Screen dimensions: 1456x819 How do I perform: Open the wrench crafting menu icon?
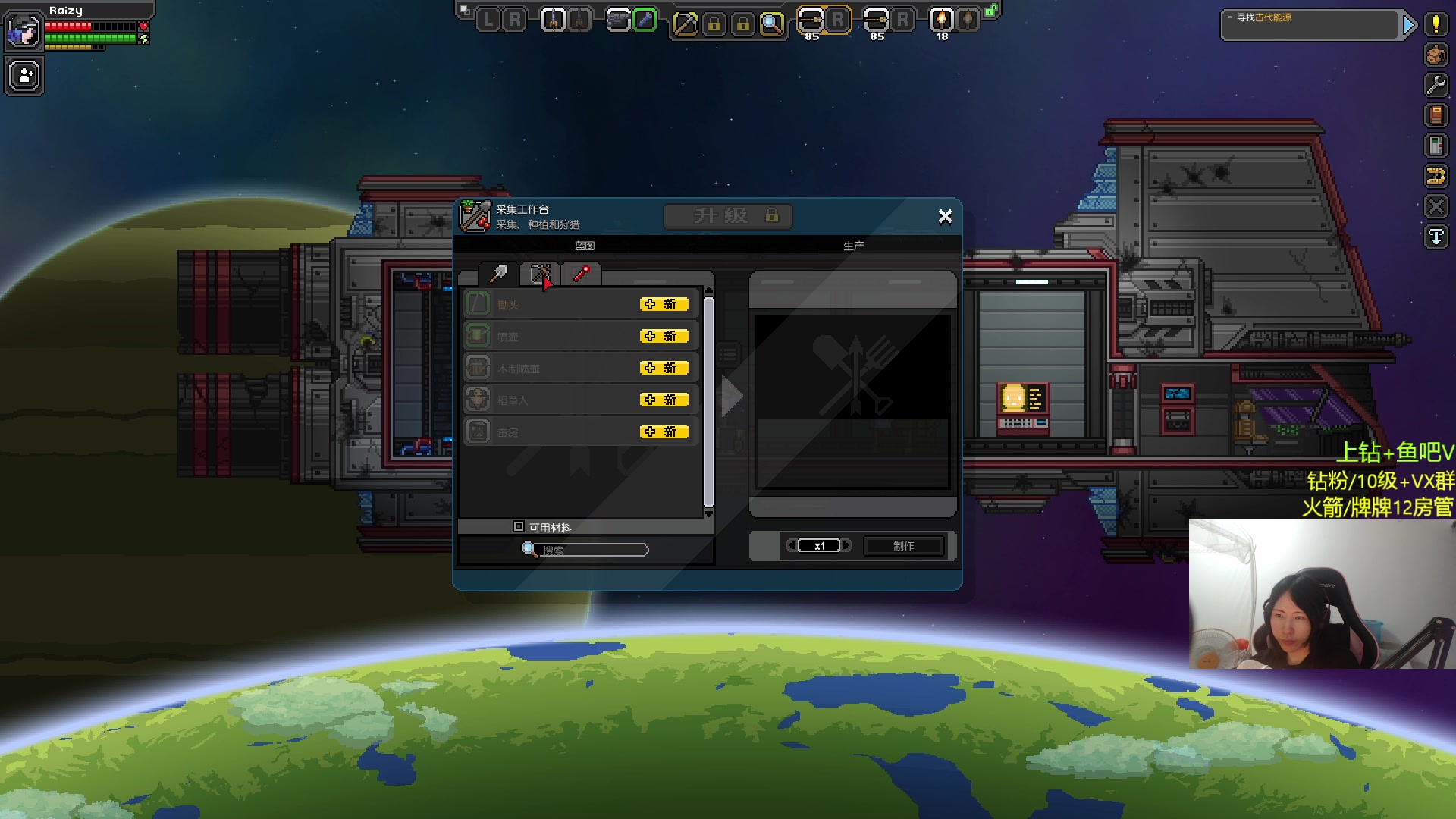(x=1436, y=85)
